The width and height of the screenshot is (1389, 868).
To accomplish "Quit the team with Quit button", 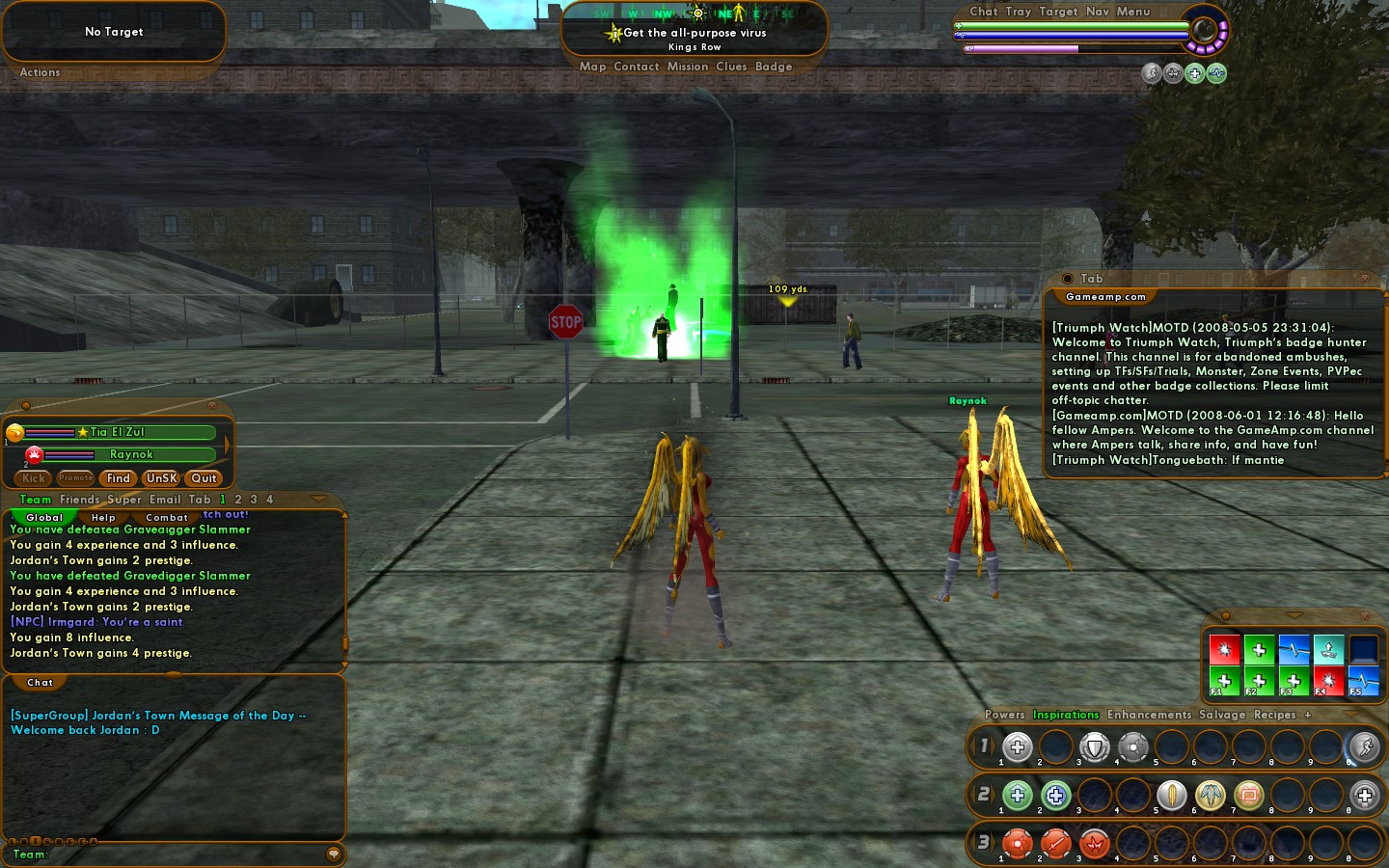I will coord(204,478).
